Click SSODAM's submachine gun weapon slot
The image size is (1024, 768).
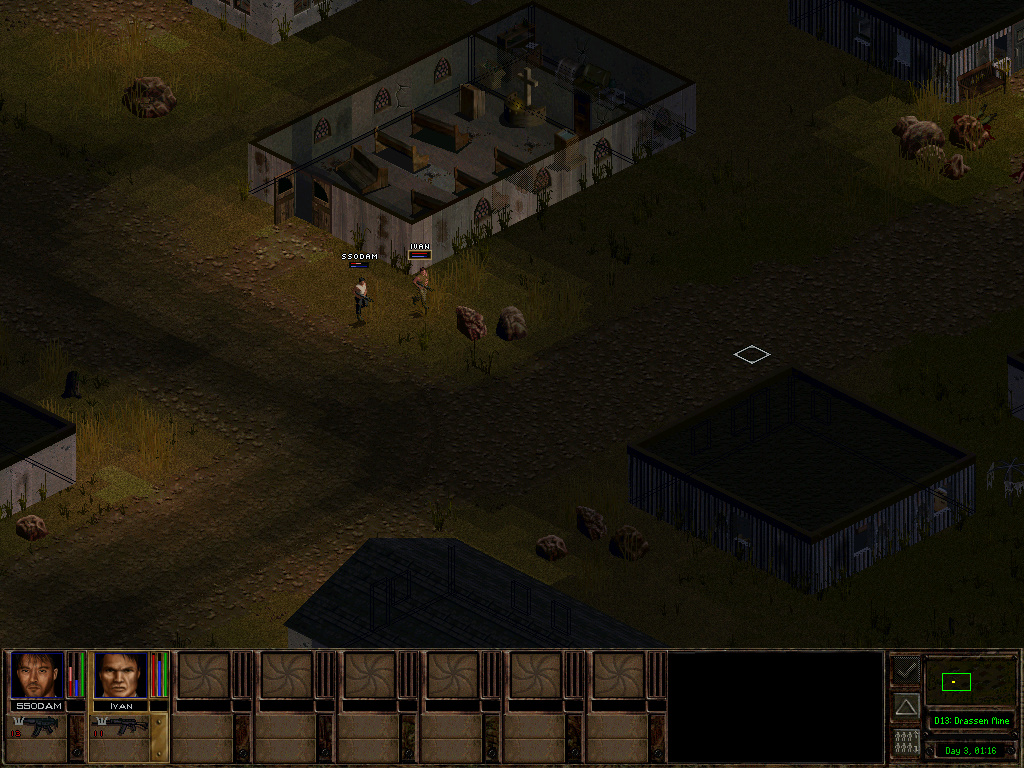[x=38, y=727]
